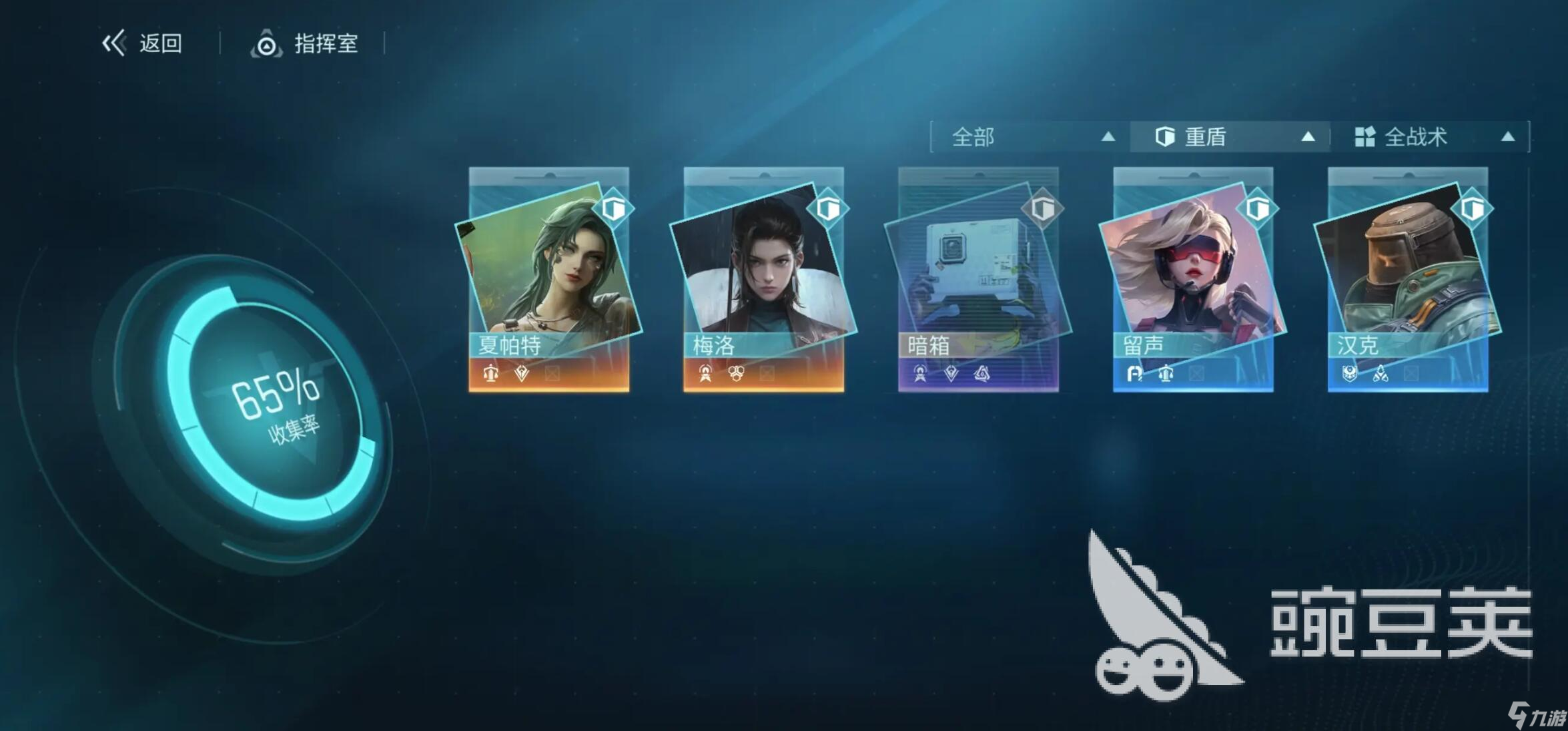Click the 指挥室 hexagon icon in the header
1568x731 pixels.
[266, 45]
